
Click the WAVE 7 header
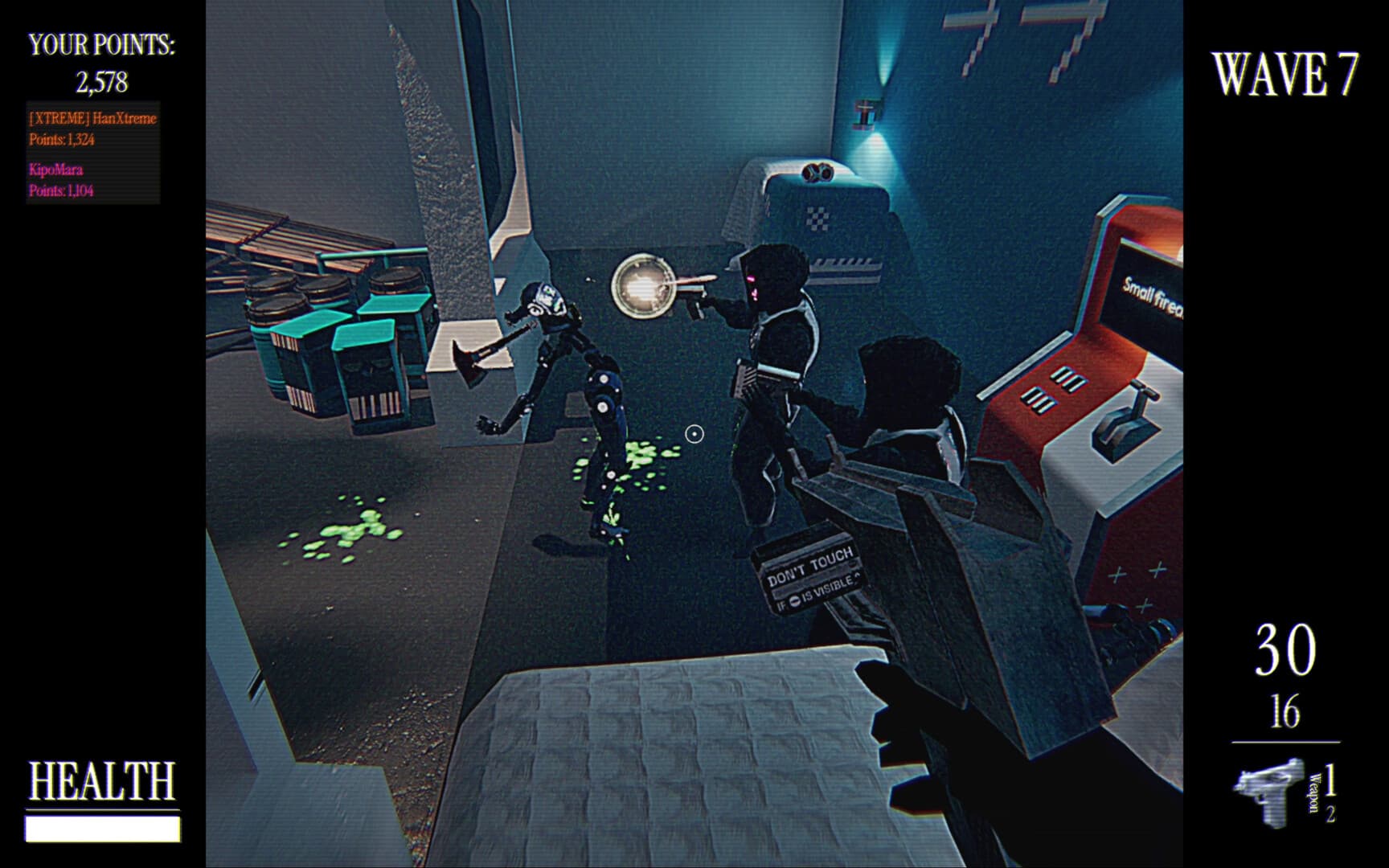coord(1285,74)
